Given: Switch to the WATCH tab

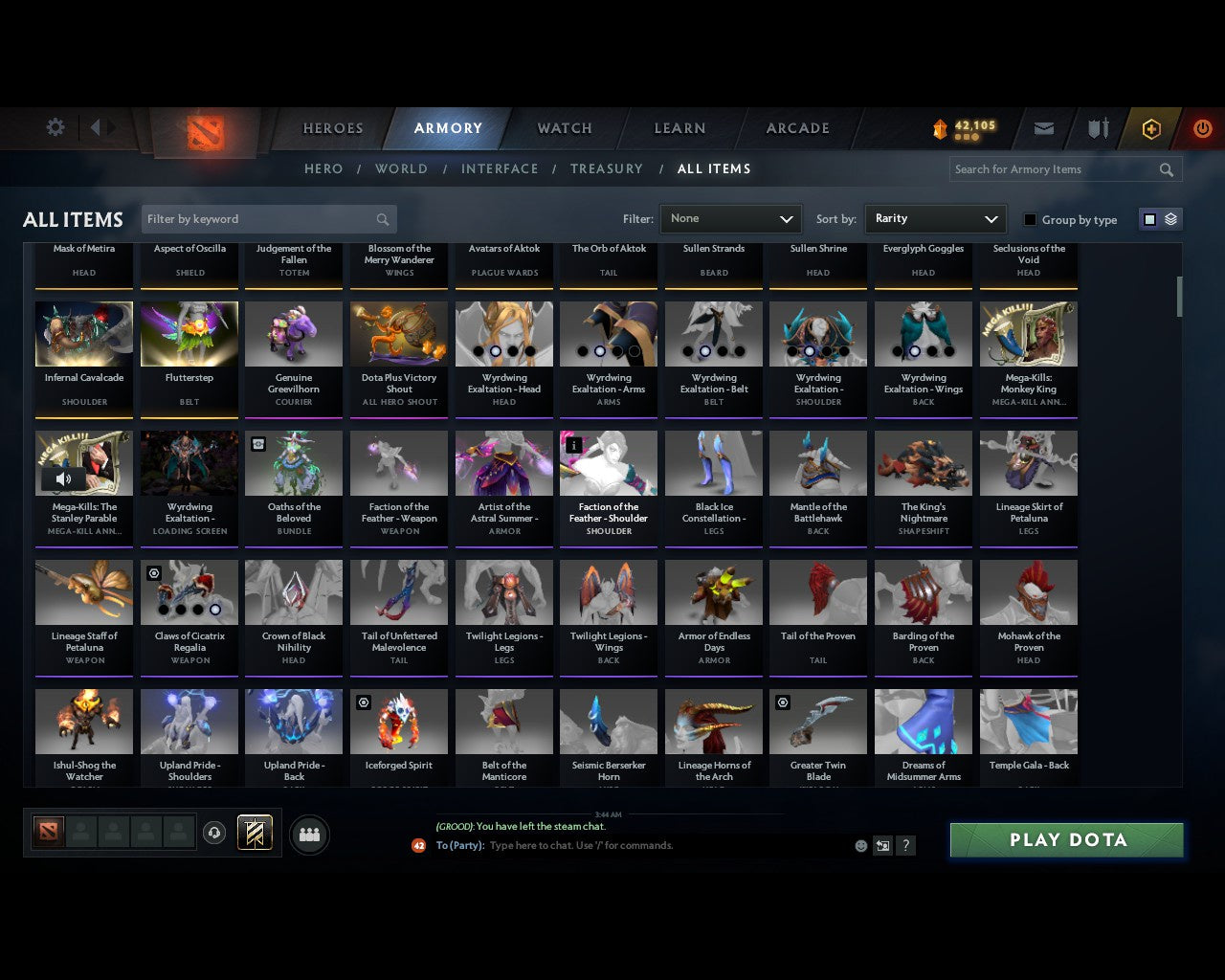Looking at the screenshot, I should coord(563,128).
